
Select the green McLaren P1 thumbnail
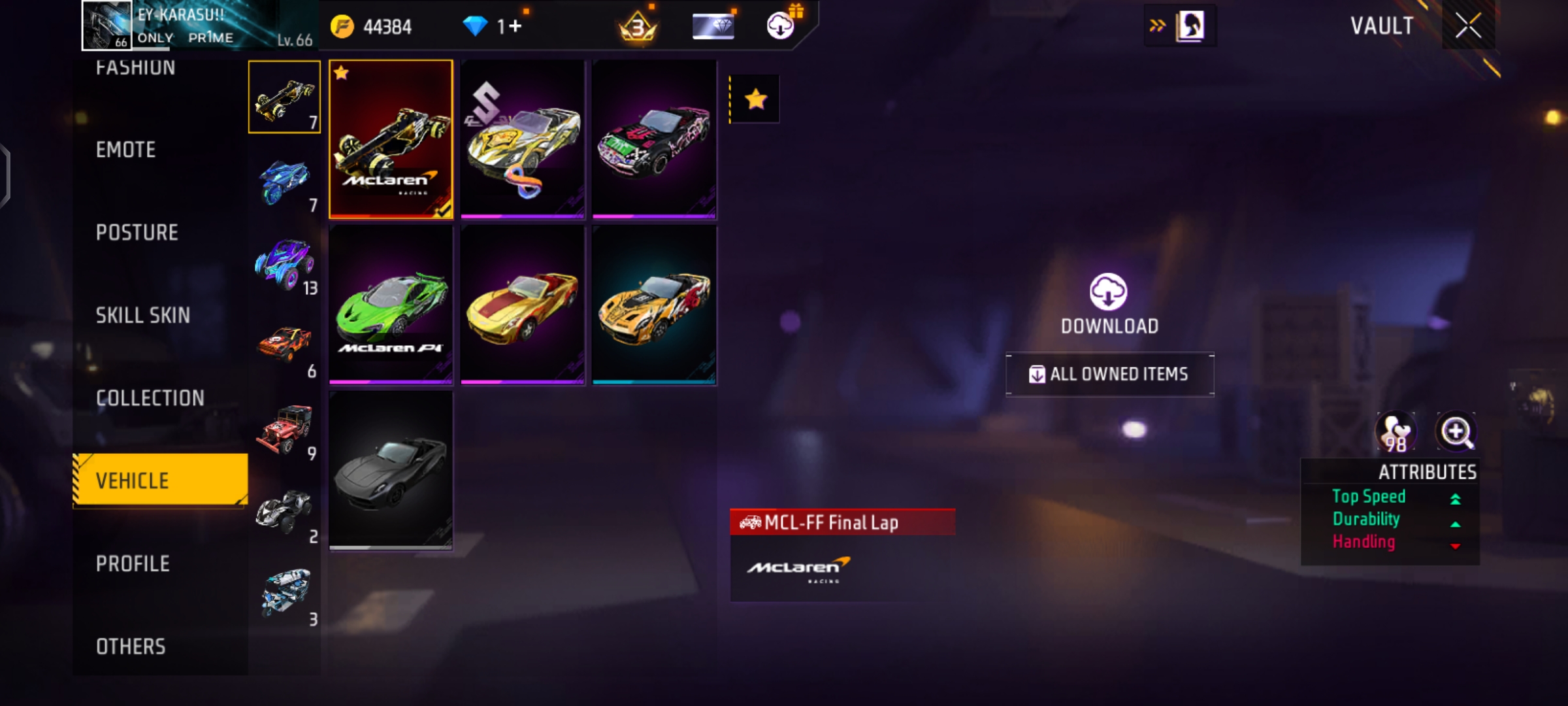[x=391, y=304]
